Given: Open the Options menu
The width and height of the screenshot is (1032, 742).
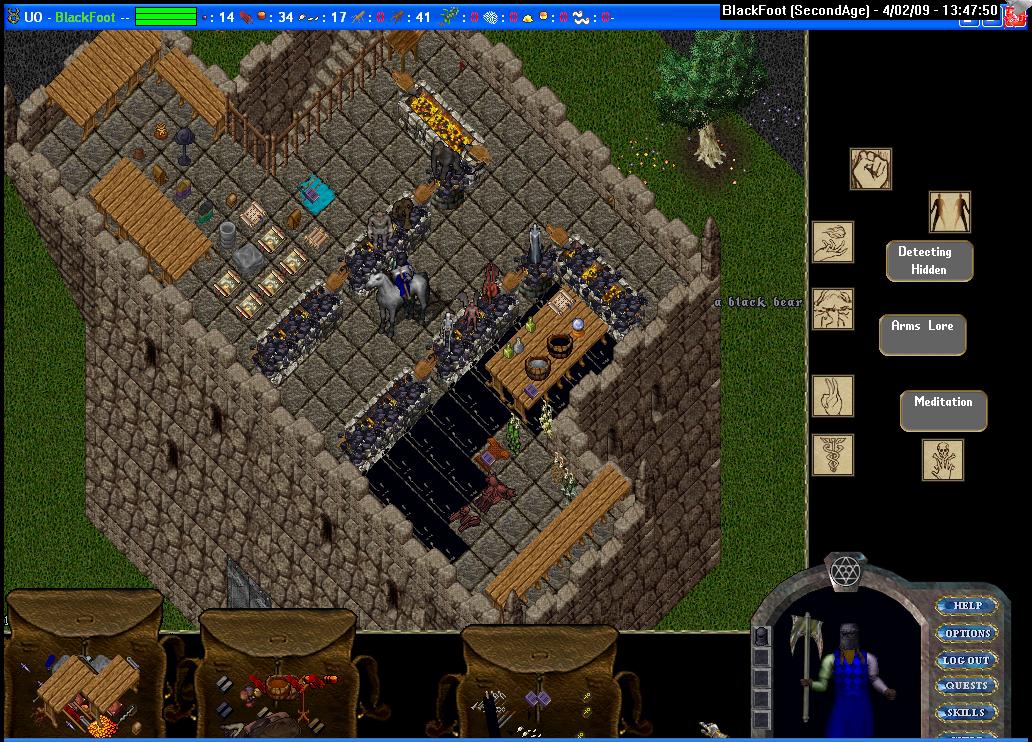Looking at the screenshot, I should click(x=966, y=633).
